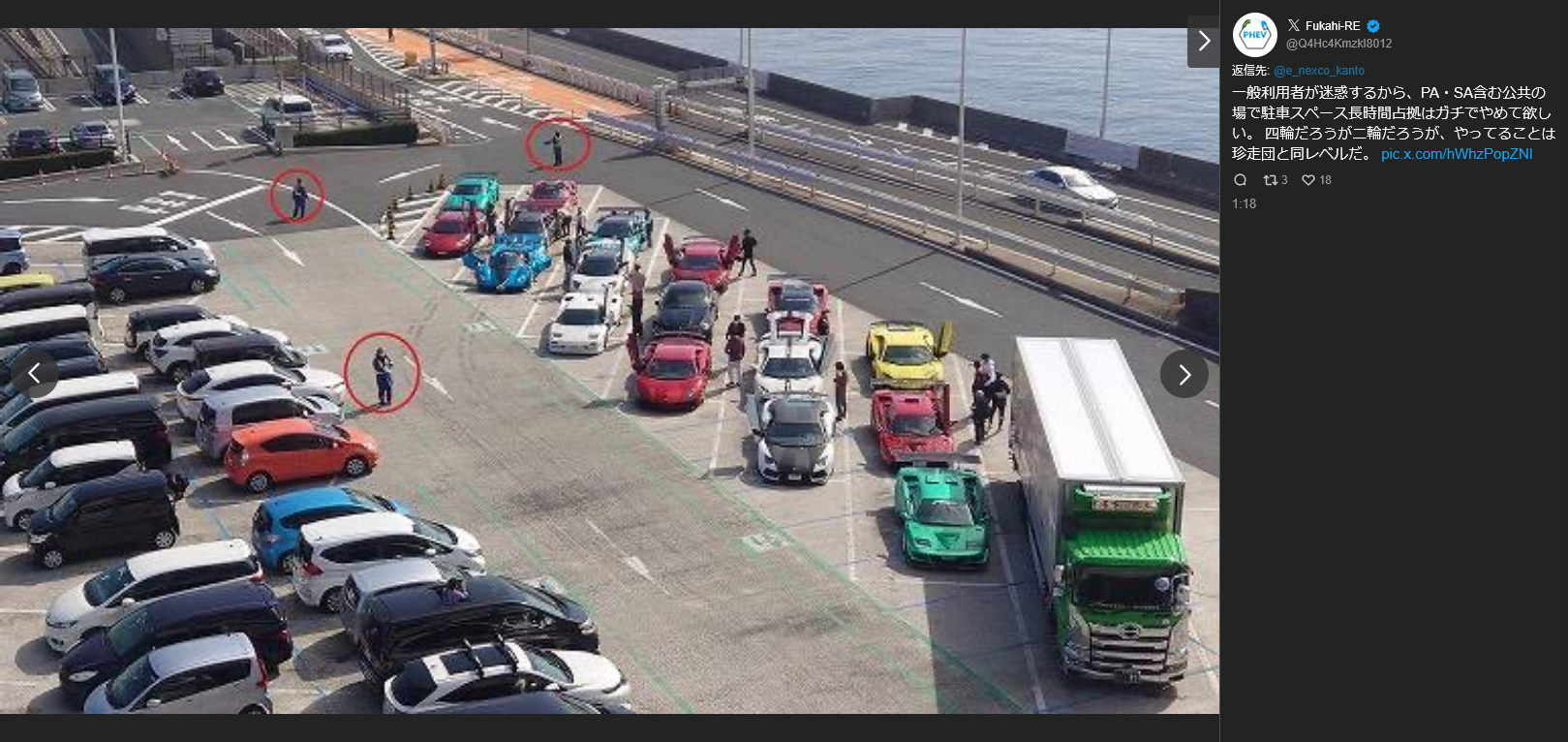
Task: Open the Fukahi-RE profile avatar
Action: point(1254,35)
